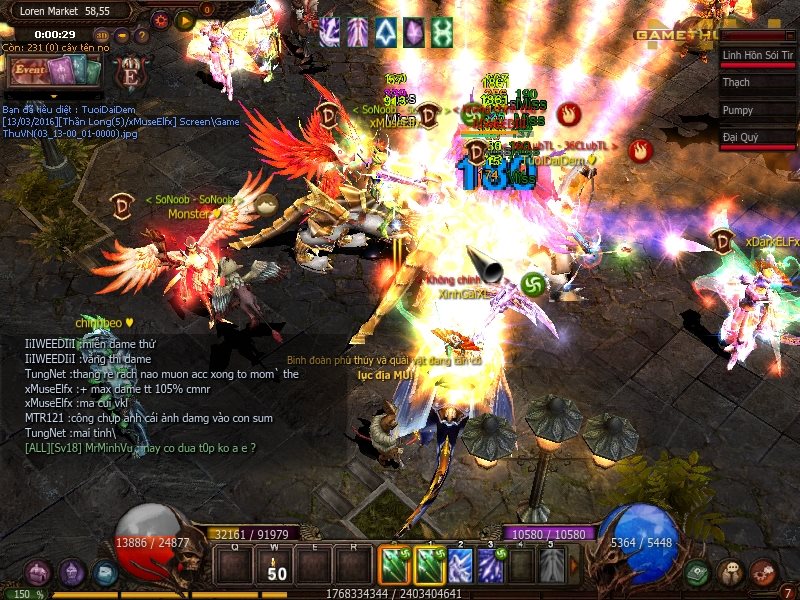Open the Event cards panel
Image resolution: width=800 pixels, height=600 pixels.
pos(55,71)
